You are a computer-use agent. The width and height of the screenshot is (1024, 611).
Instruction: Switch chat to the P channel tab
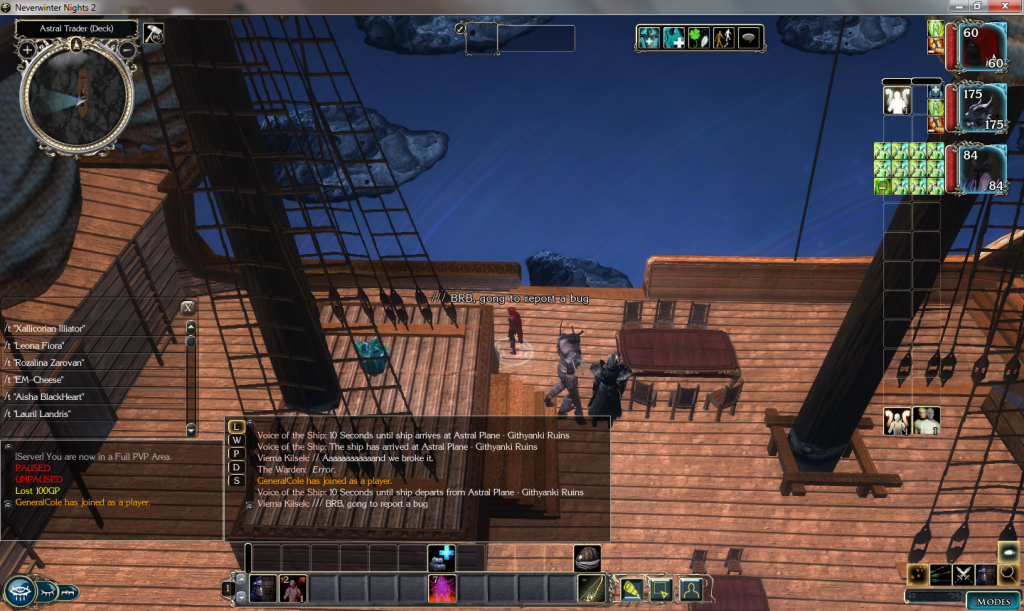(237, 453)
